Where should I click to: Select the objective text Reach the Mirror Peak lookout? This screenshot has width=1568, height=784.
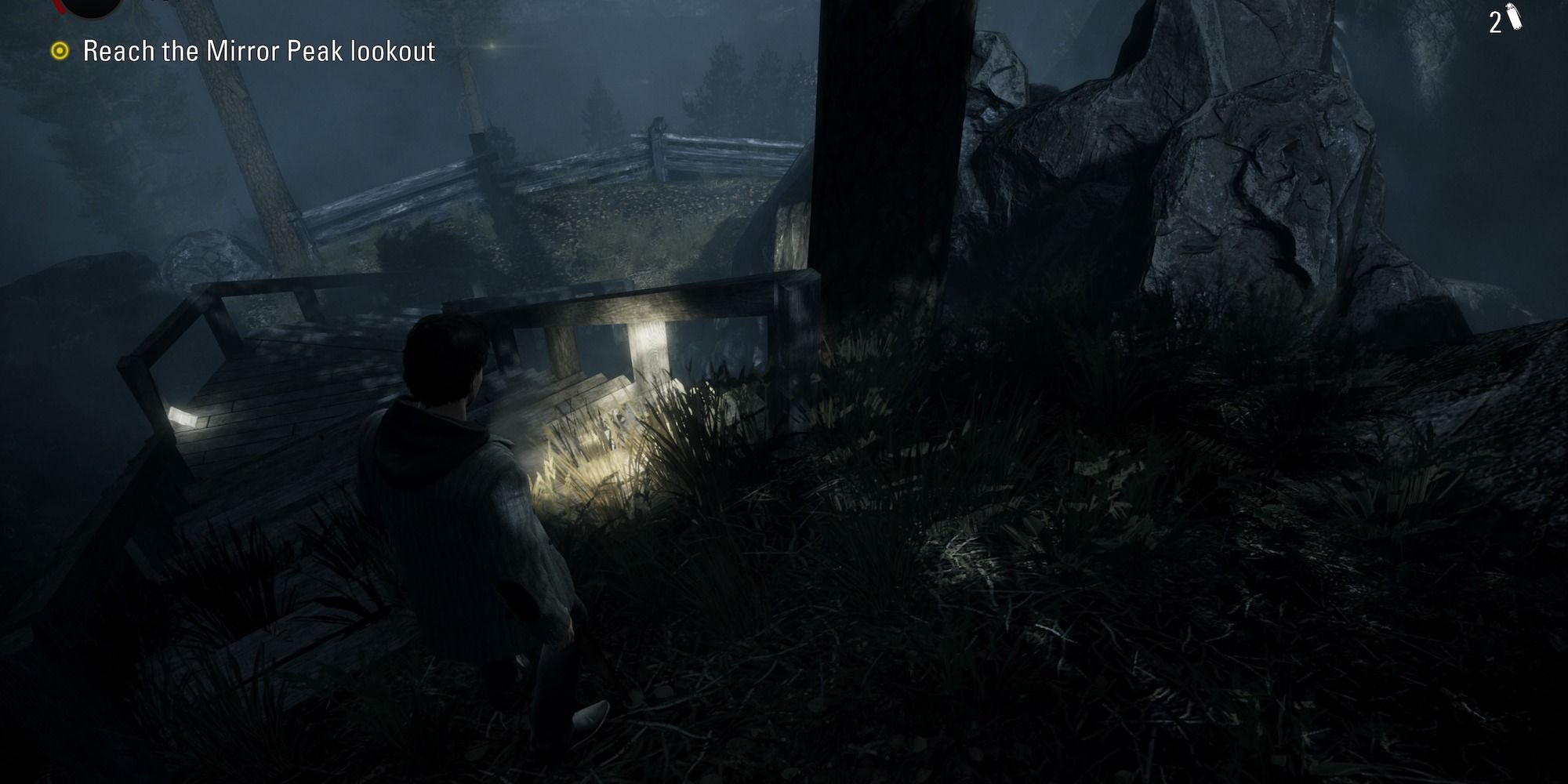coord(259,53)
